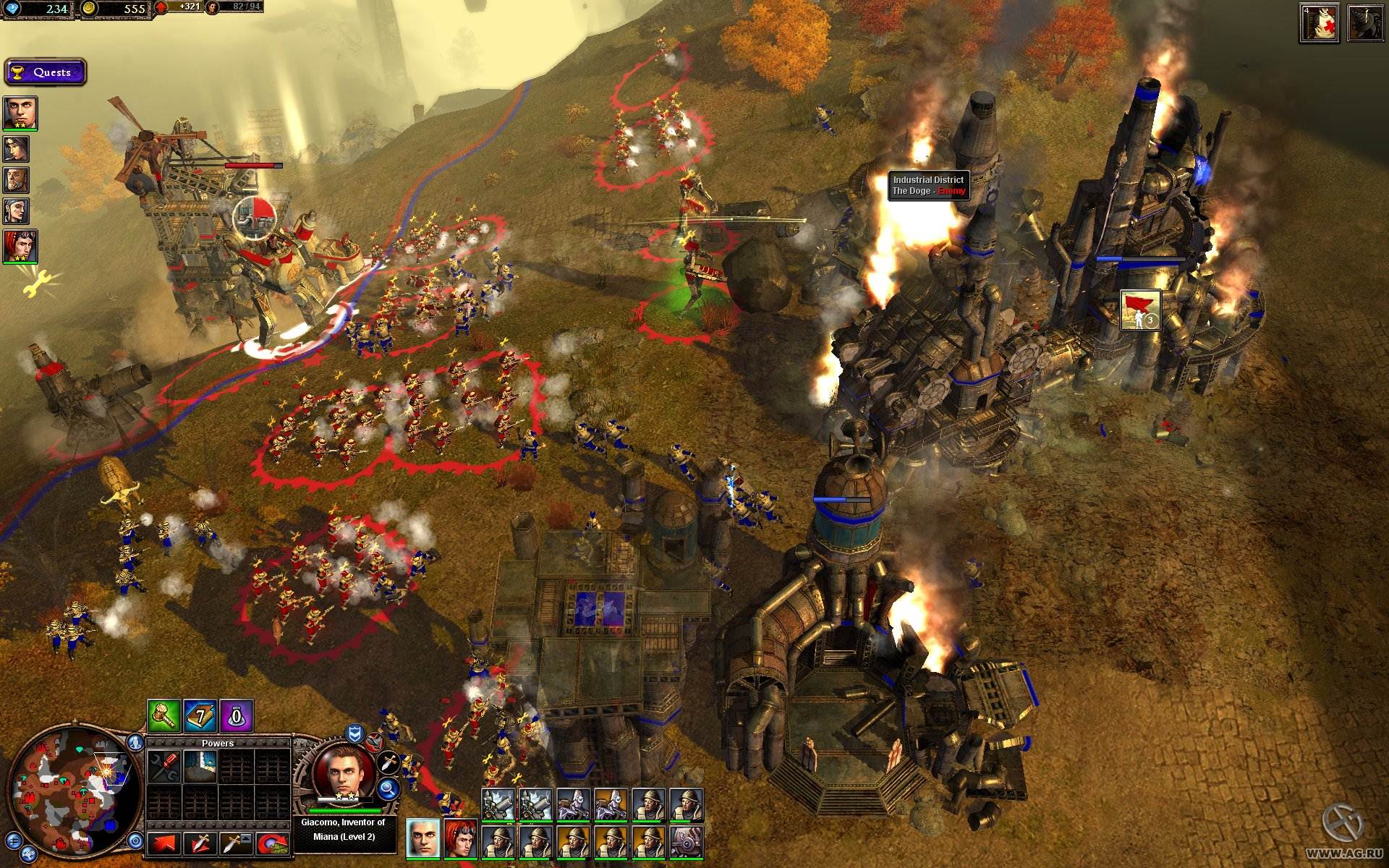Open the blue book research icon
The image size is (1389, 868).
[200, 716]
